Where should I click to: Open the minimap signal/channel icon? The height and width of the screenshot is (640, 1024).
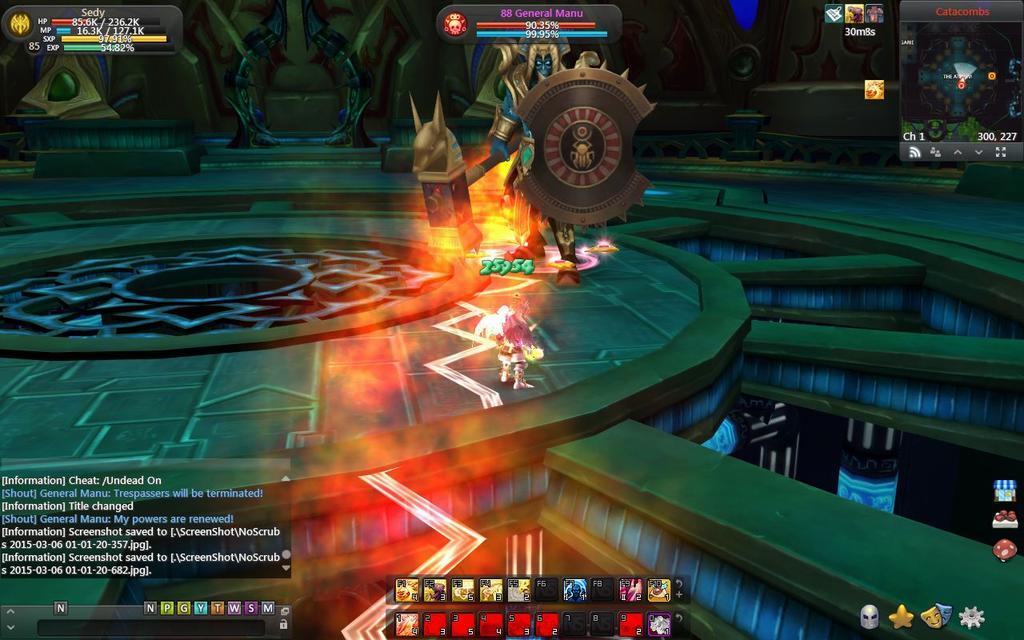[x=913, y=152]
